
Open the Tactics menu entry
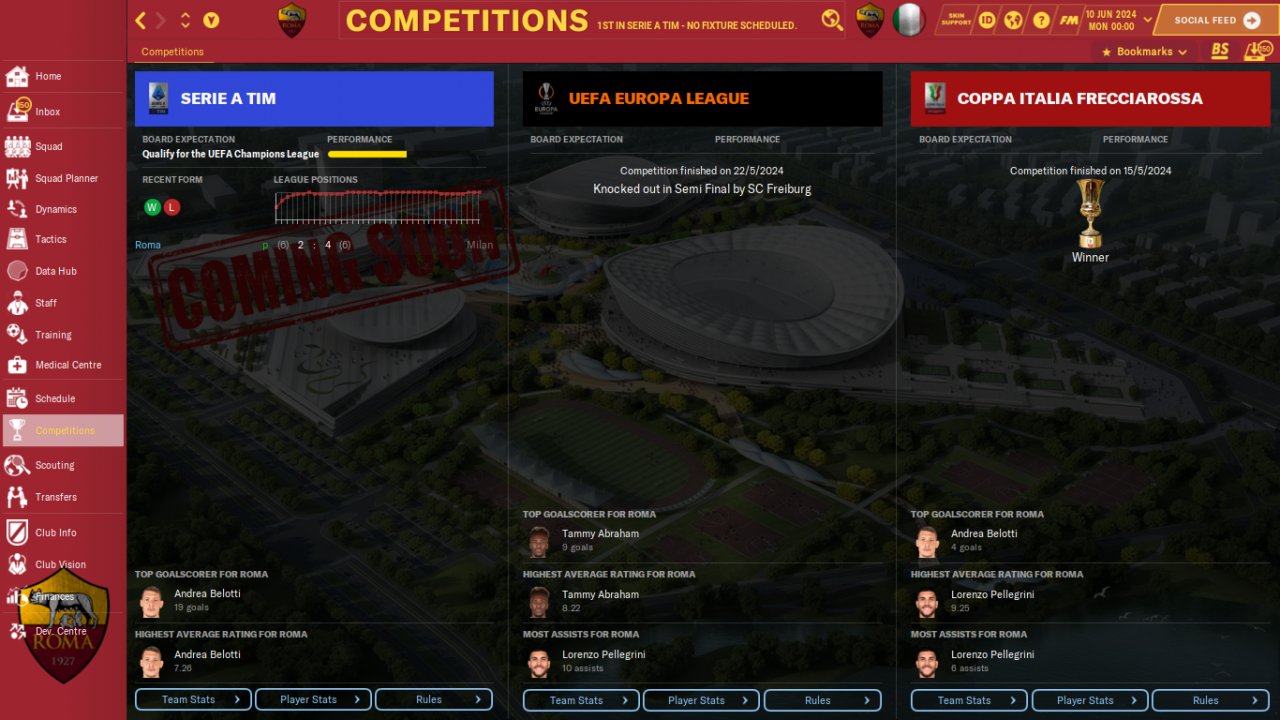pyautogui.click(x=50, y=239)
